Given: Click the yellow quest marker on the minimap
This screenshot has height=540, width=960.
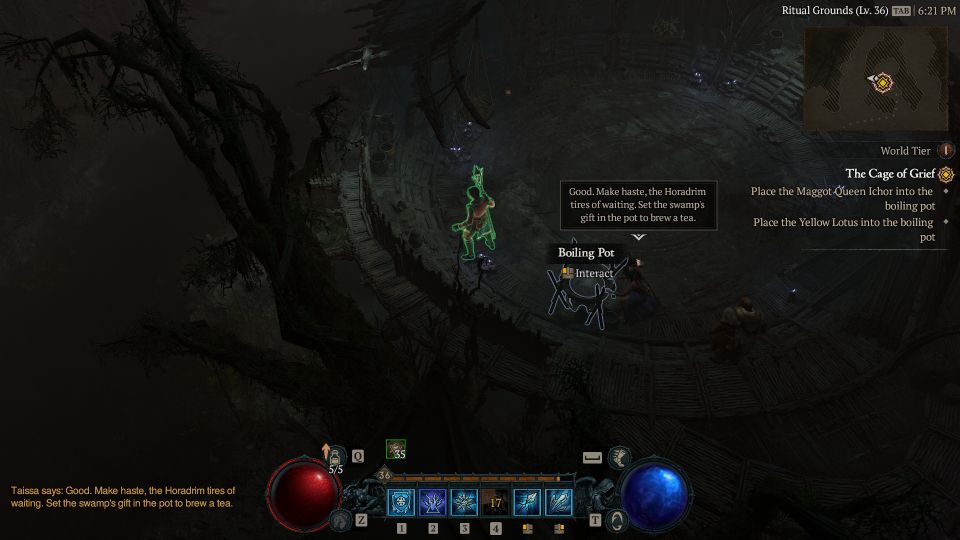Looking at the screenshot, I should (x=881, y=82).
